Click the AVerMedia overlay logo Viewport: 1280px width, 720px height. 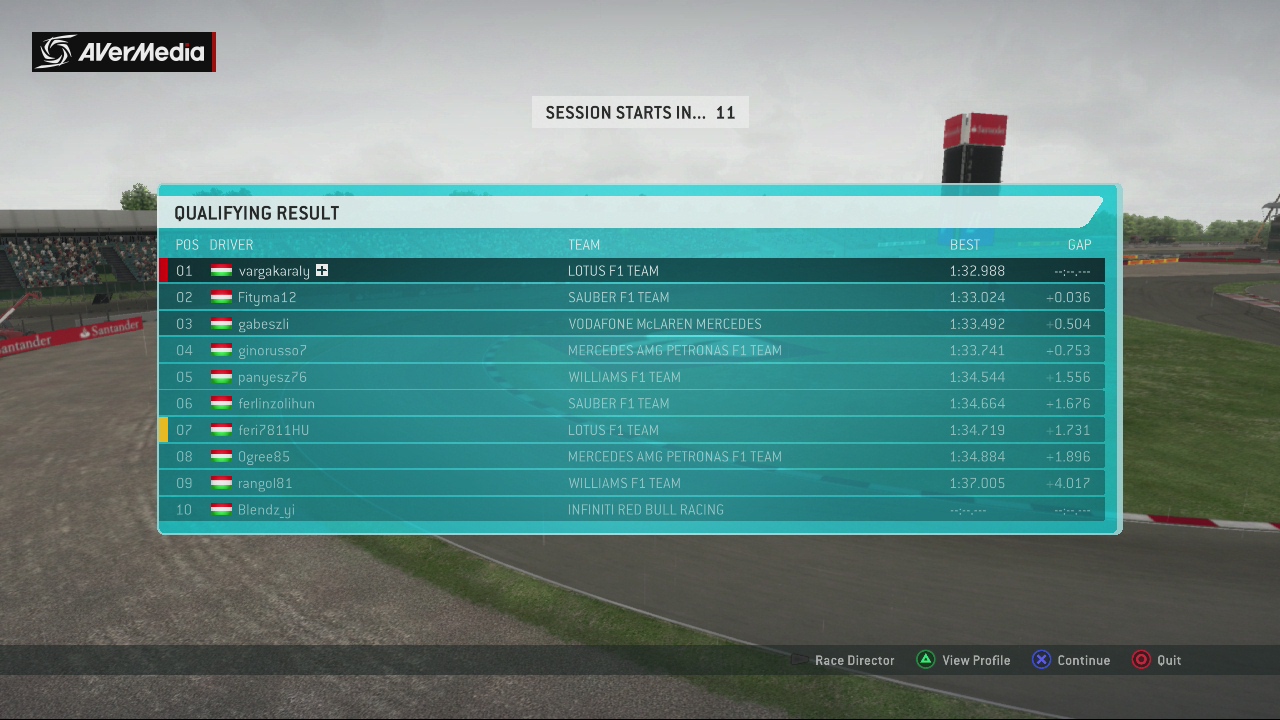(x=123, y=52)
